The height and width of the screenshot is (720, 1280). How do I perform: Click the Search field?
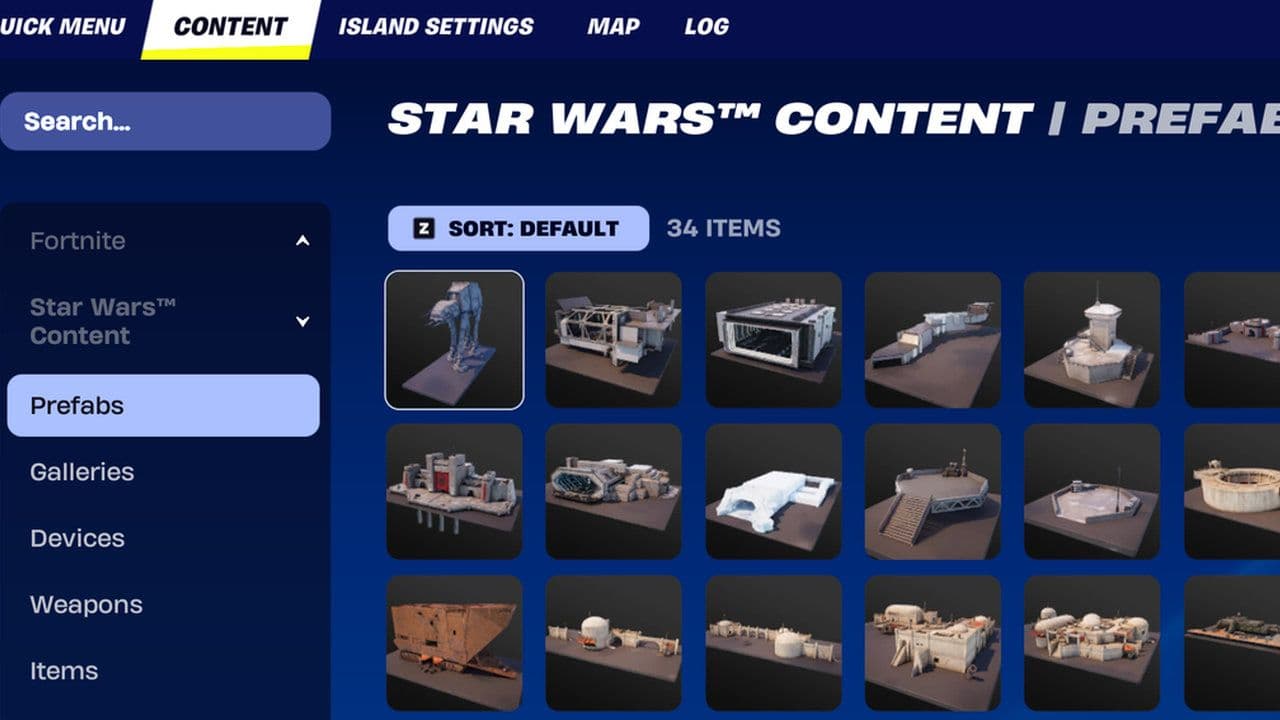pos(165,121)
